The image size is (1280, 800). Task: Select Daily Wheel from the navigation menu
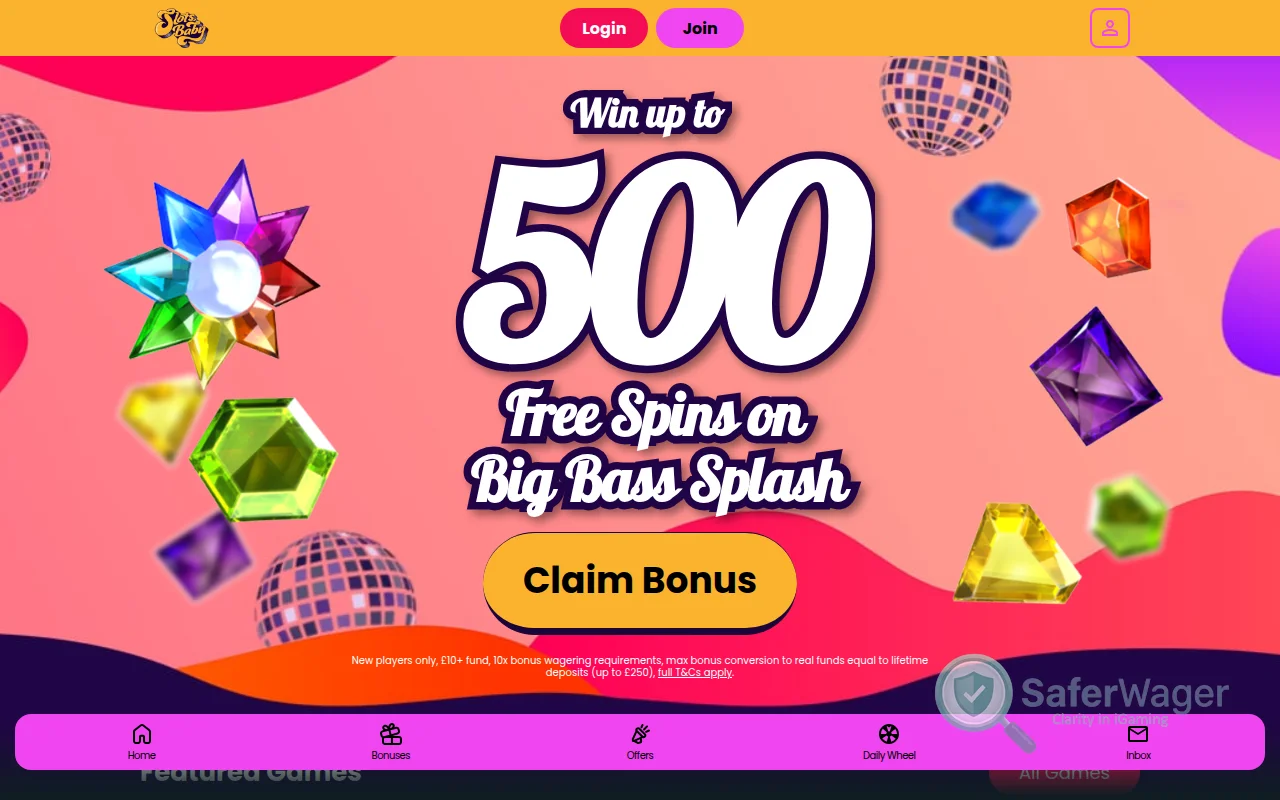[x=889, y=742]
